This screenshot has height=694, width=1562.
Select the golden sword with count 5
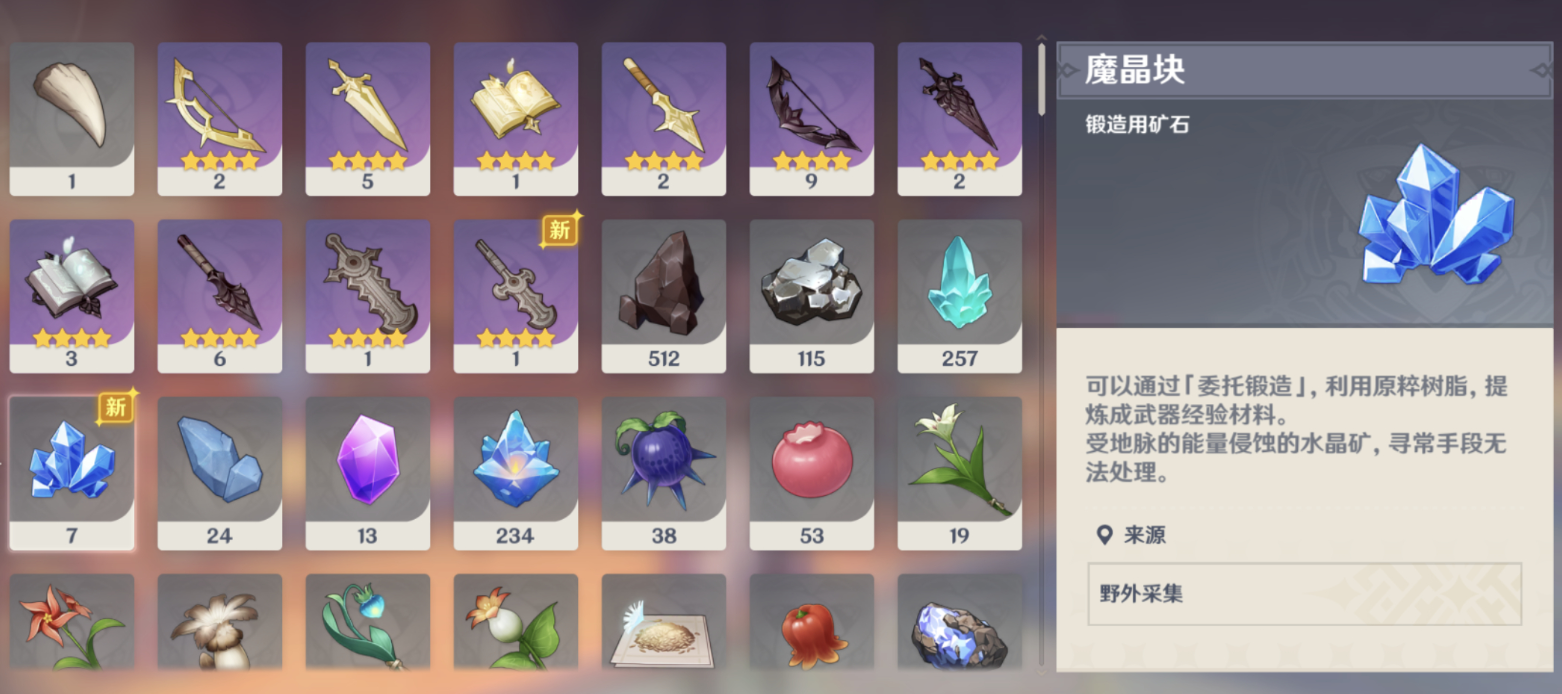pyautogui.click(x=367, y=117)
